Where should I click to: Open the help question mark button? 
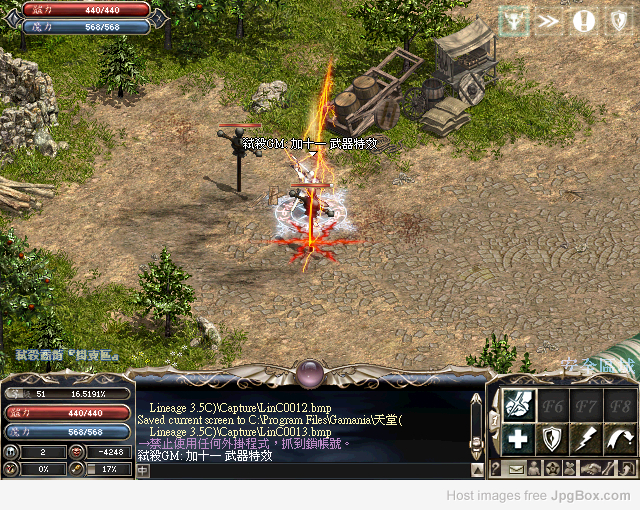(497, 469)
